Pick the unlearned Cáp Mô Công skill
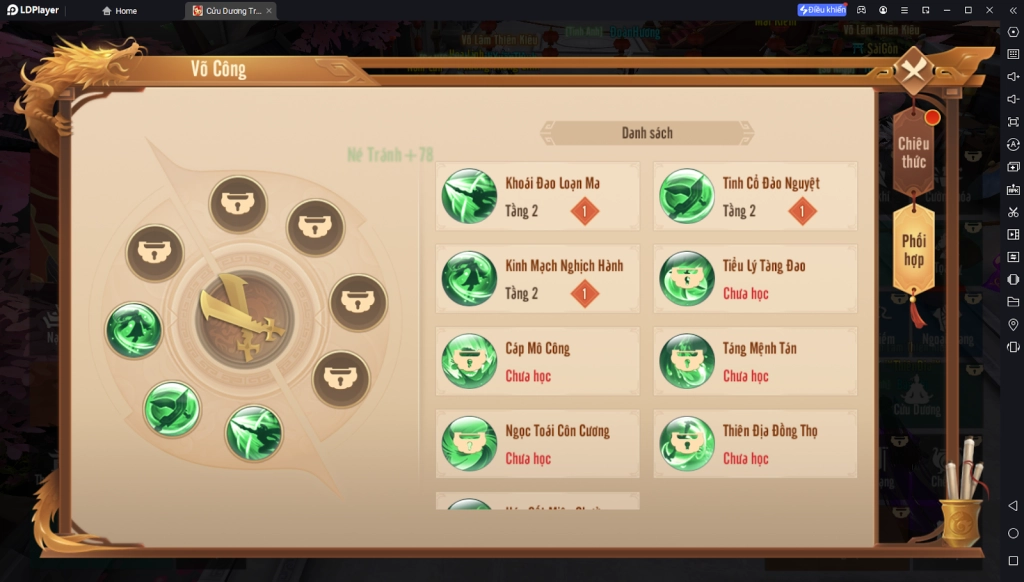The height and width of the screenshot is (582, 1024). tap(538, 361)
